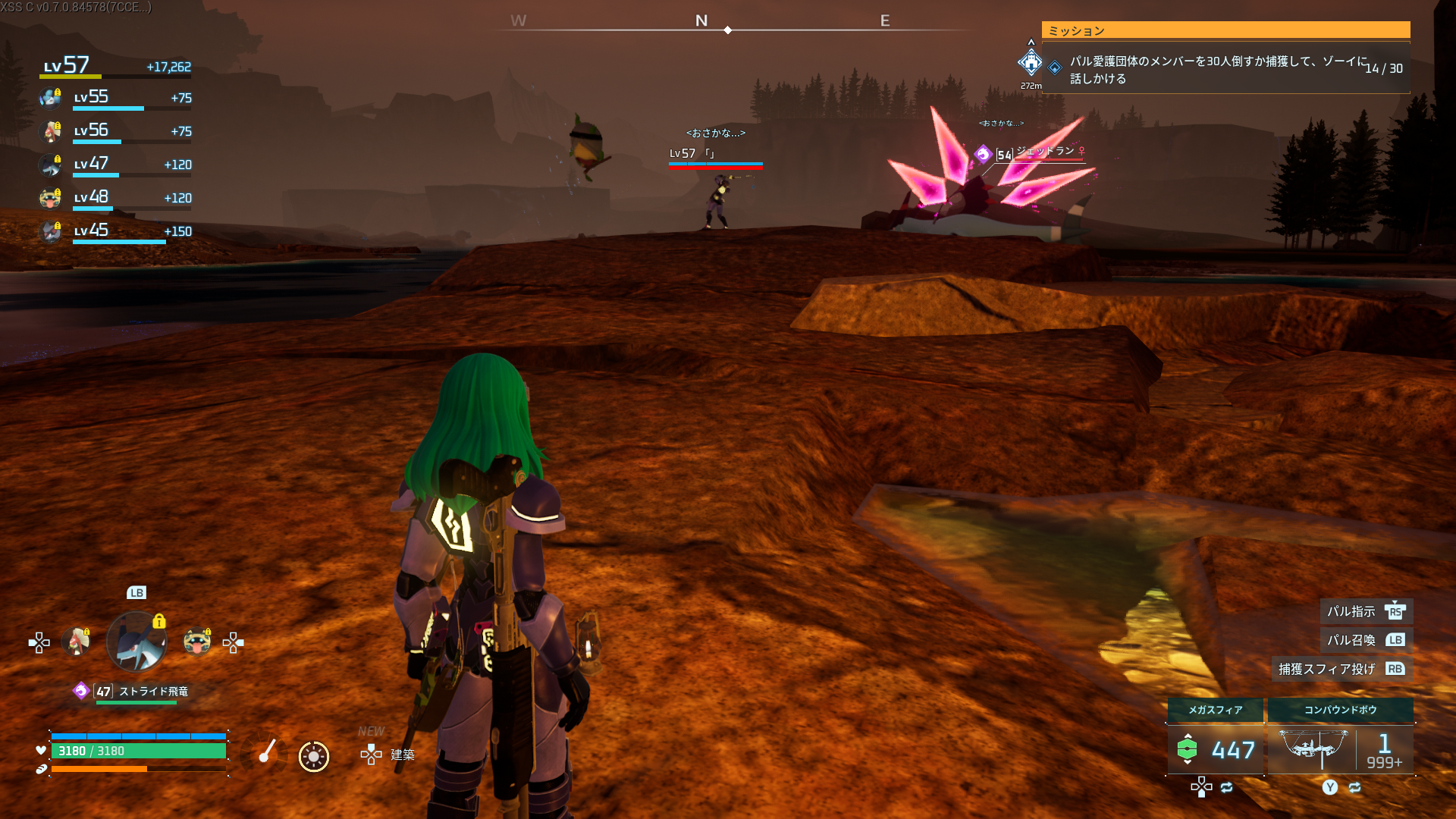Choose the next pal portrait on the right

(197, 642)
